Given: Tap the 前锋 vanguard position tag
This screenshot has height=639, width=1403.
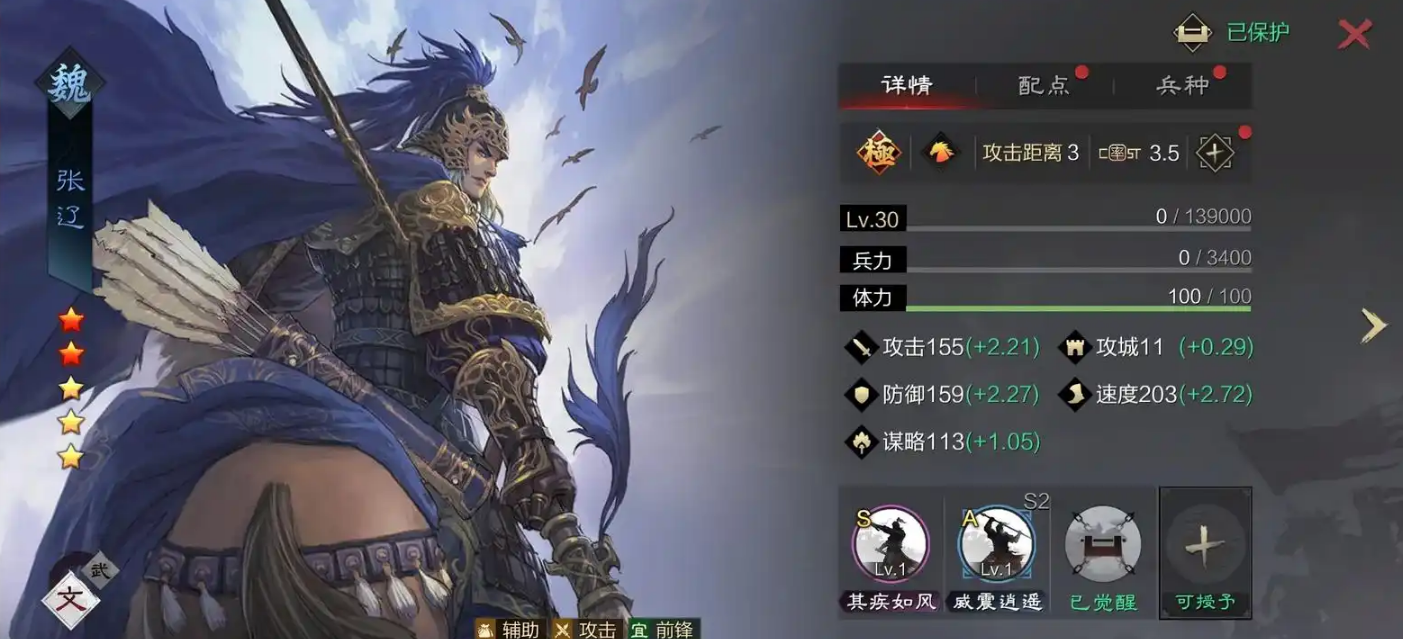Looking at the screenshot, I should [663, 629].
